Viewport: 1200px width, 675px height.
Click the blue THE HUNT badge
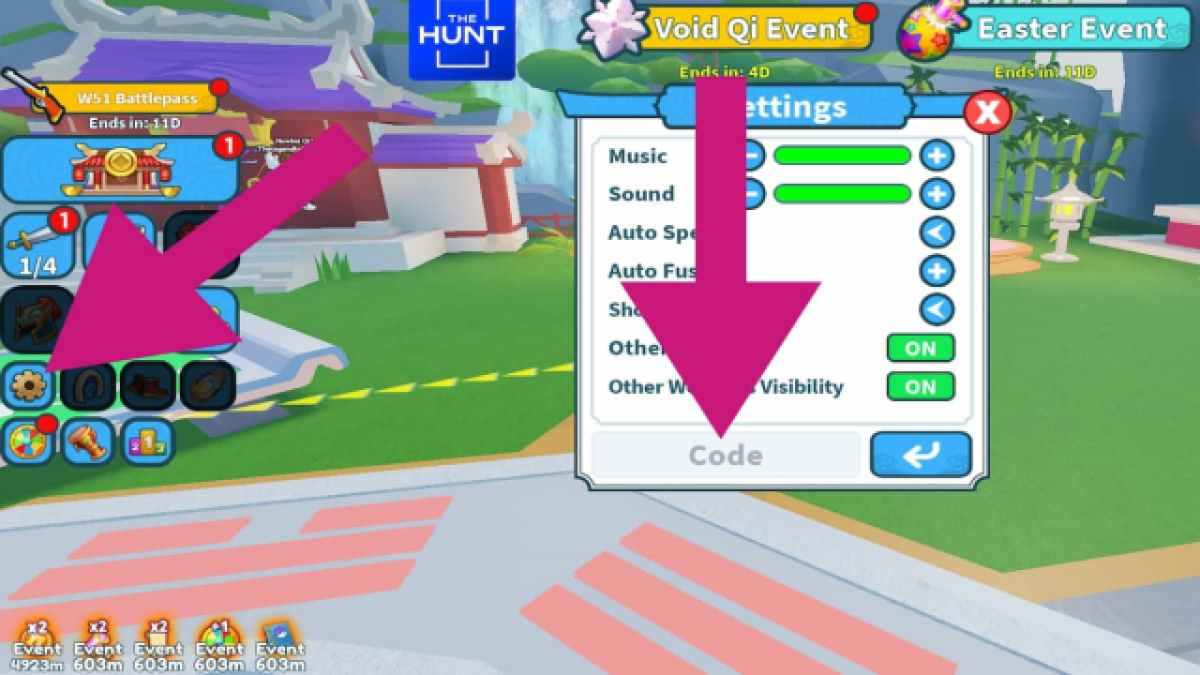(461, 40)
